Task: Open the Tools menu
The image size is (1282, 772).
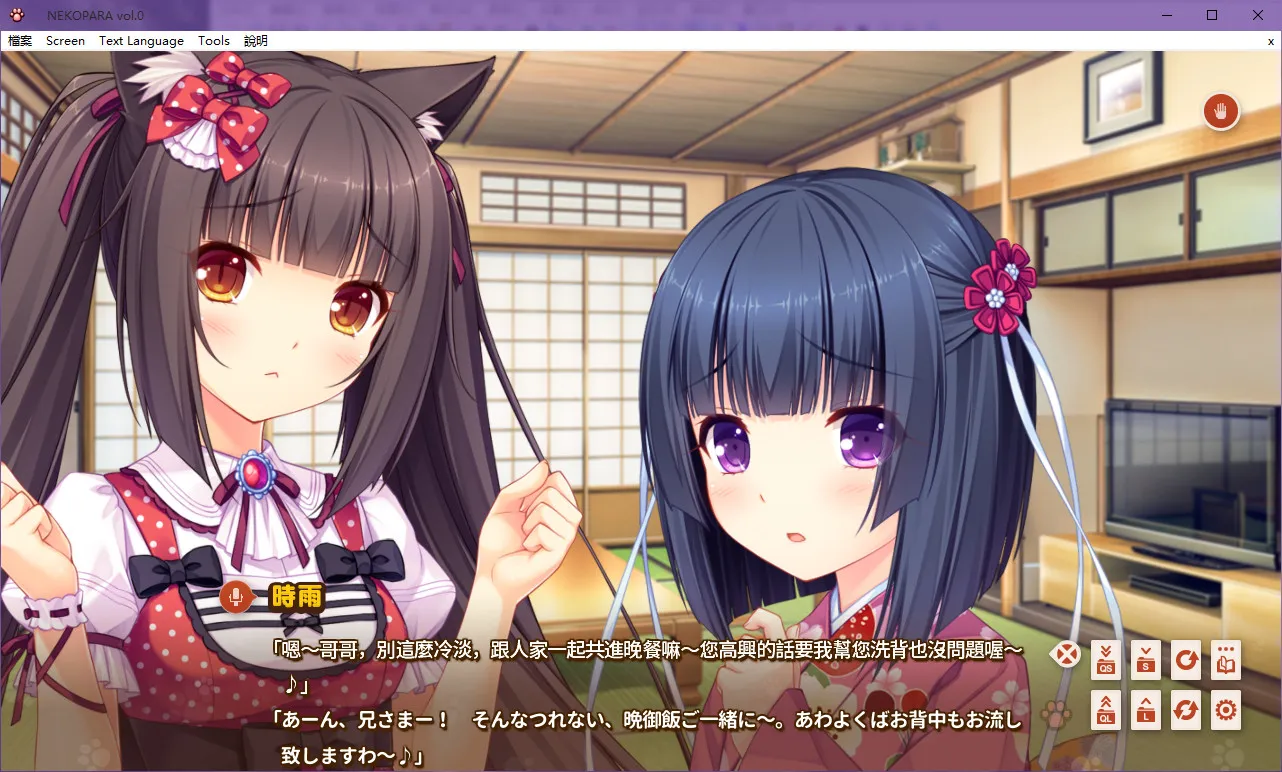Action: 213,40
